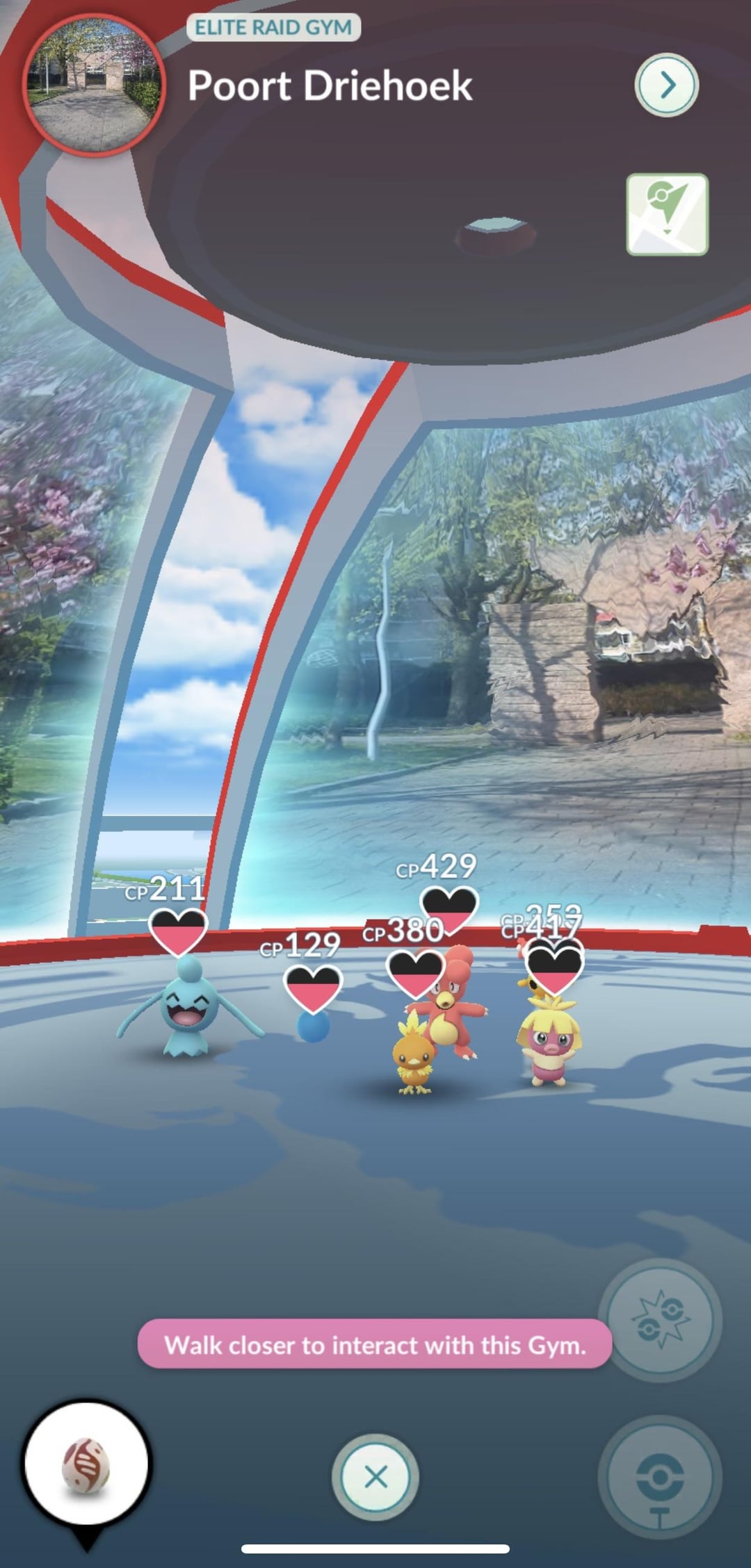
Task: Spin the gym Photo Disc button
Action: 659,1476
